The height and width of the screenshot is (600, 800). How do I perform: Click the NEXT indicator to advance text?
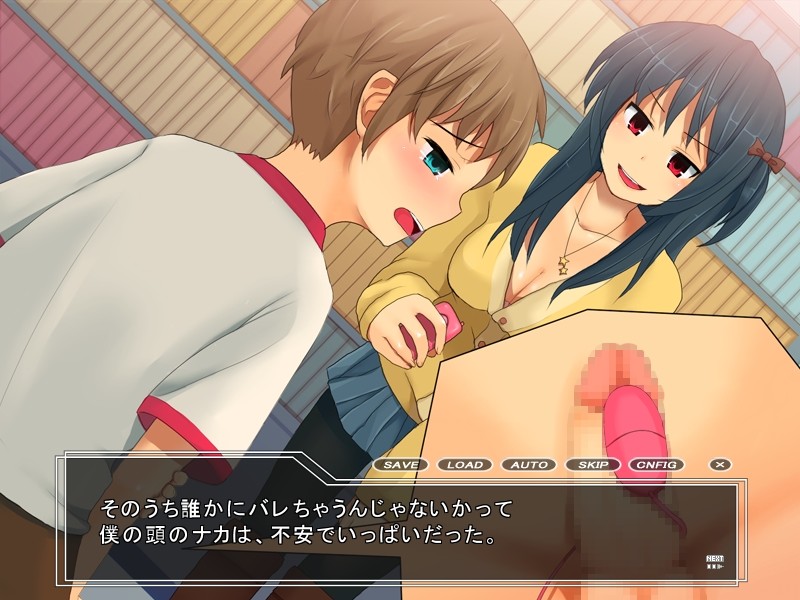click(x=715, y=562)
